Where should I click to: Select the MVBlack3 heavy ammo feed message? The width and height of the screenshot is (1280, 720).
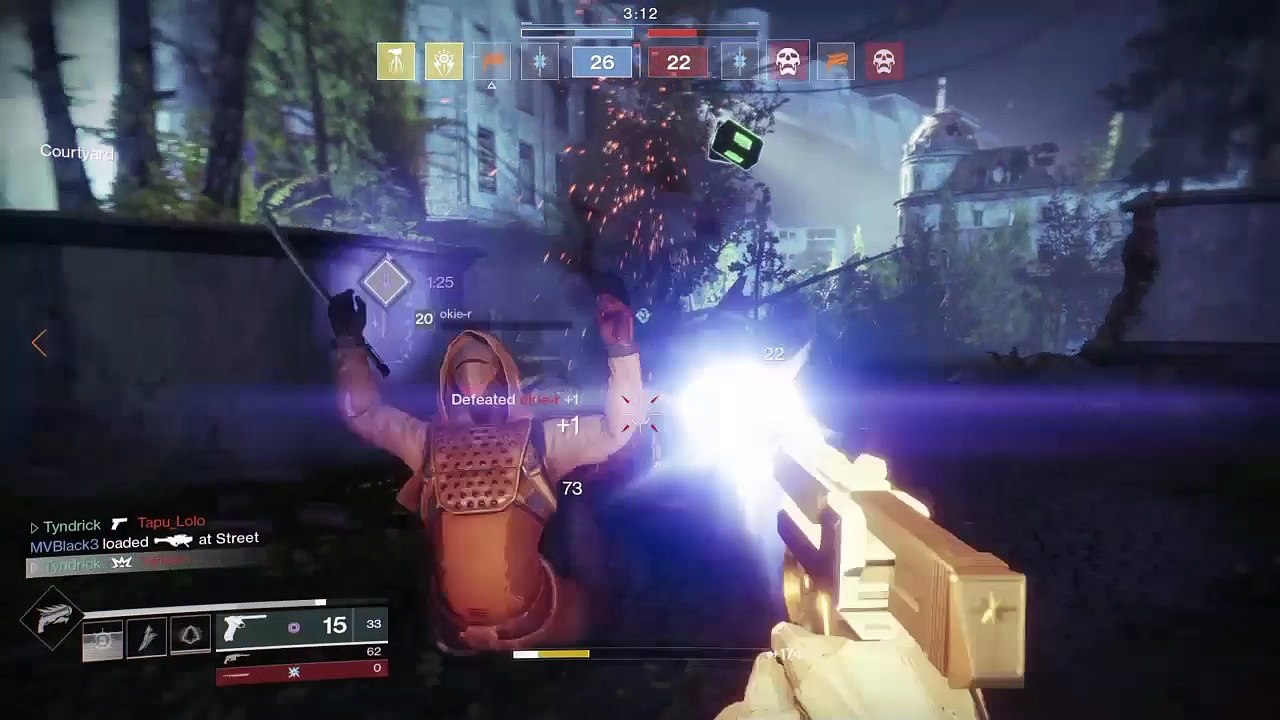coord(144,541)
